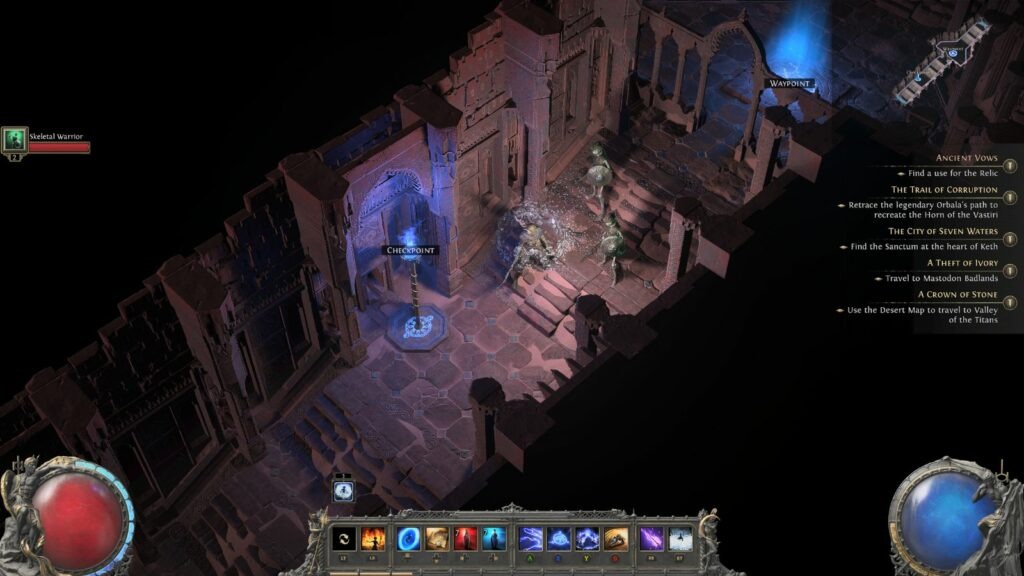Image resolution: width=1024 pixels, height=576 pixels.
Task: Activate the blue swirling ring skill
Action: click(408, 538)
